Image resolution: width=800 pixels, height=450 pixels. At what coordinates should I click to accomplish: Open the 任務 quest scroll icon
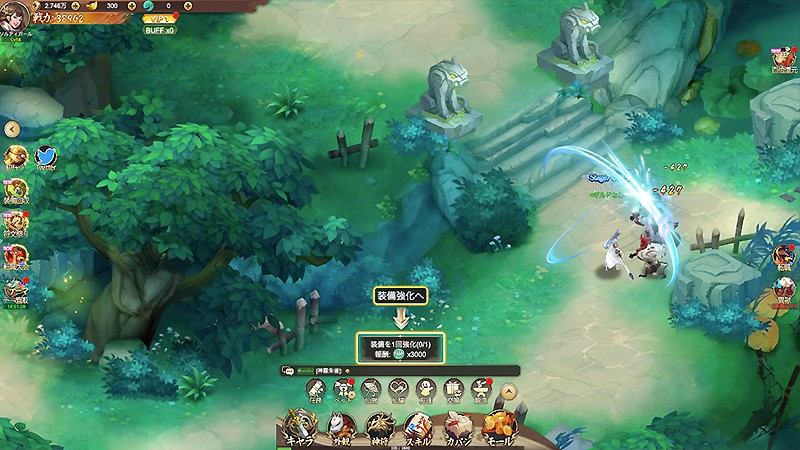[317, 391]
